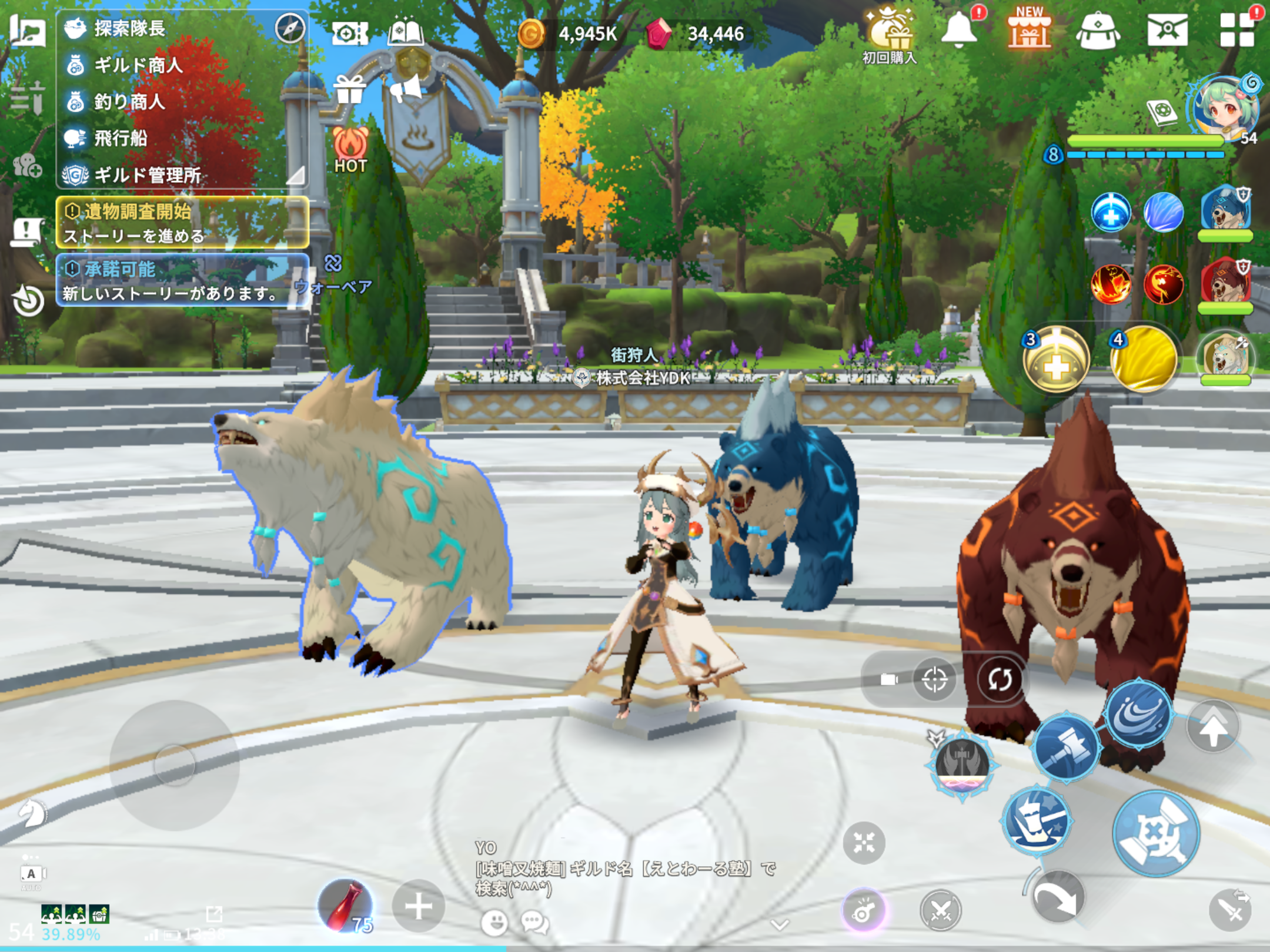Viewport: 1270px width, 952px height.
Task: Open the 遺物調査開始 story quest tracker
Action: pyautogui.click(x=182, y=223)
